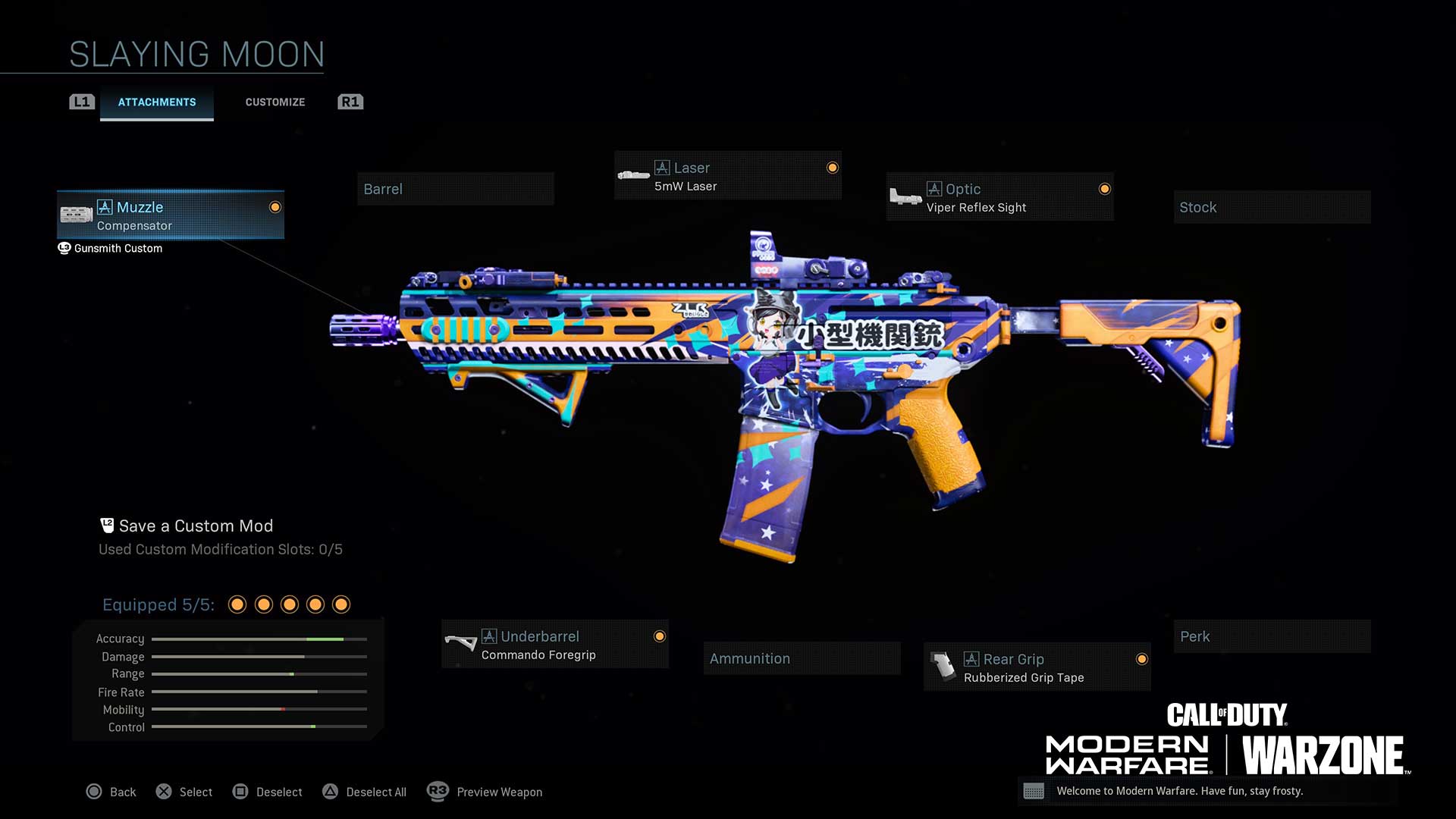1456x819 pixels.
Task: Open the Muzzle Compensator slot
Action: point(171,215)
